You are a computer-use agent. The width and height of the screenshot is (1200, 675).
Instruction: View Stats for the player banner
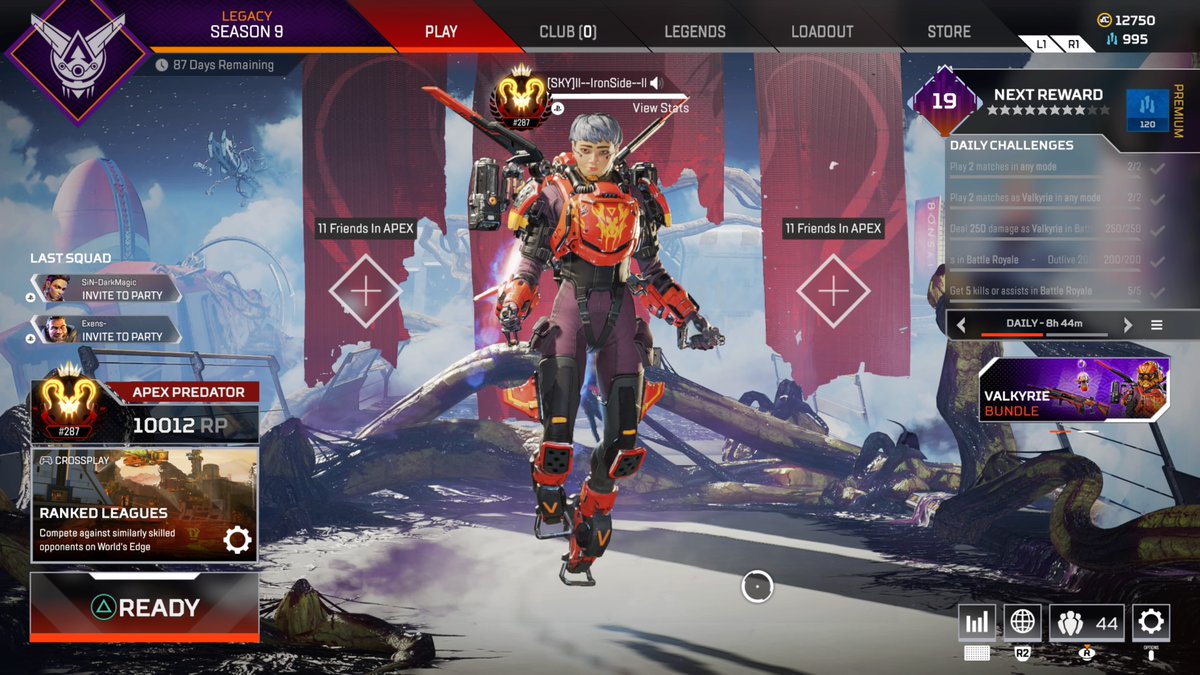tap(660, 108)
